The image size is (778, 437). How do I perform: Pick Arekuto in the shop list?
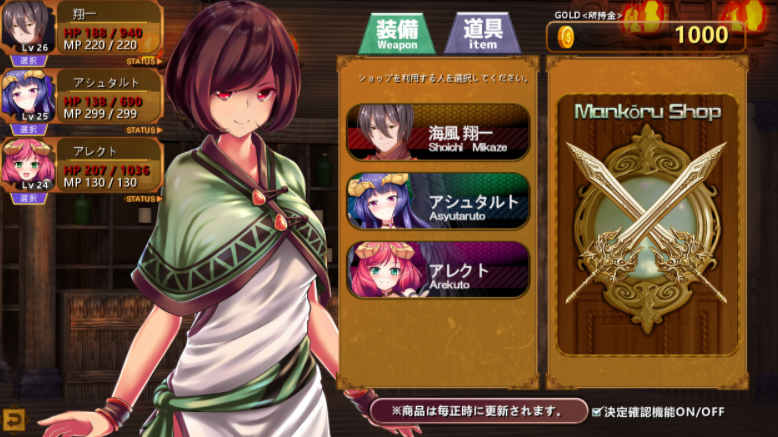click(438, 269)
